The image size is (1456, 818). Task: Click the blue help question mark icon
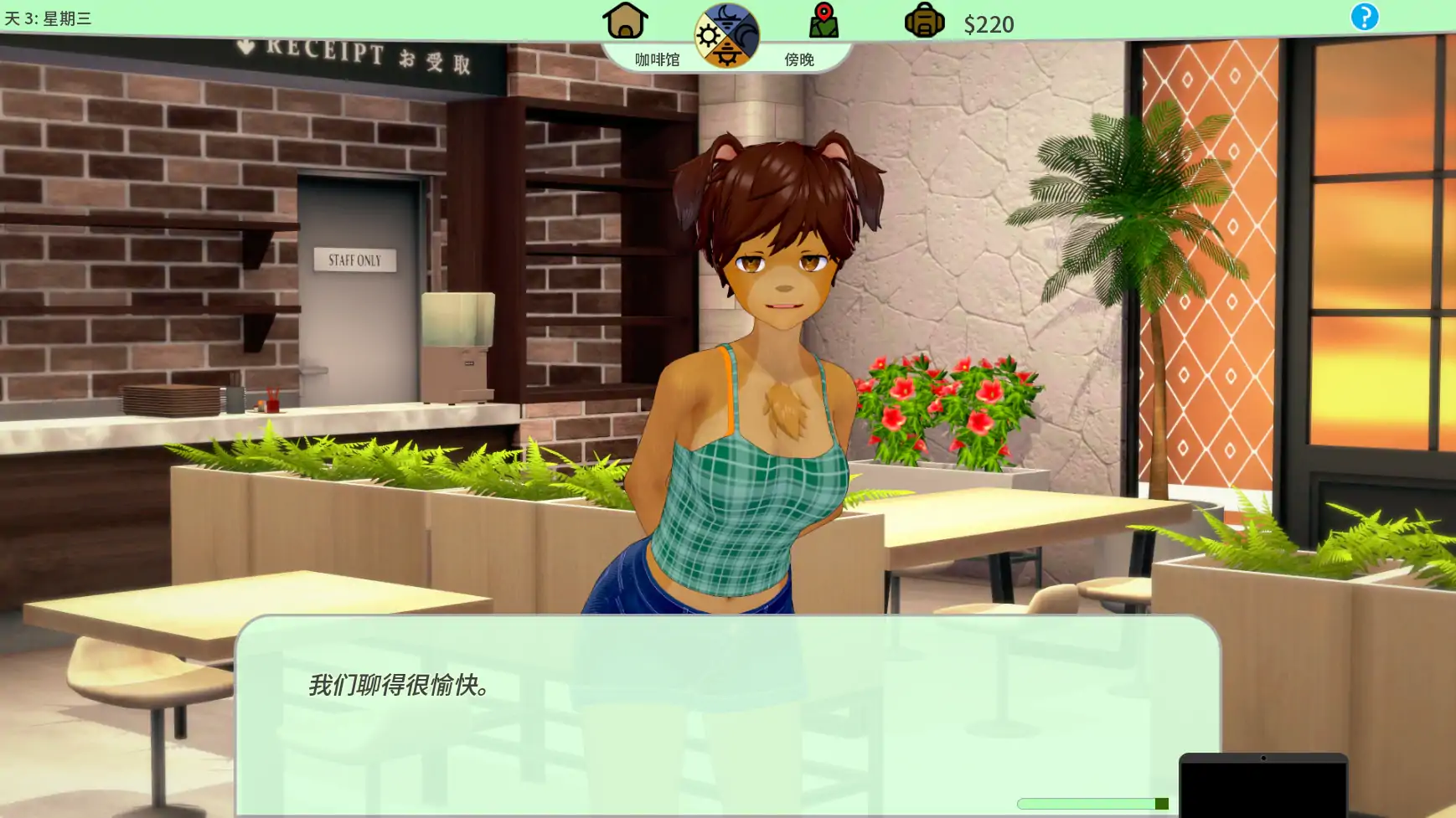(1366, 17)
